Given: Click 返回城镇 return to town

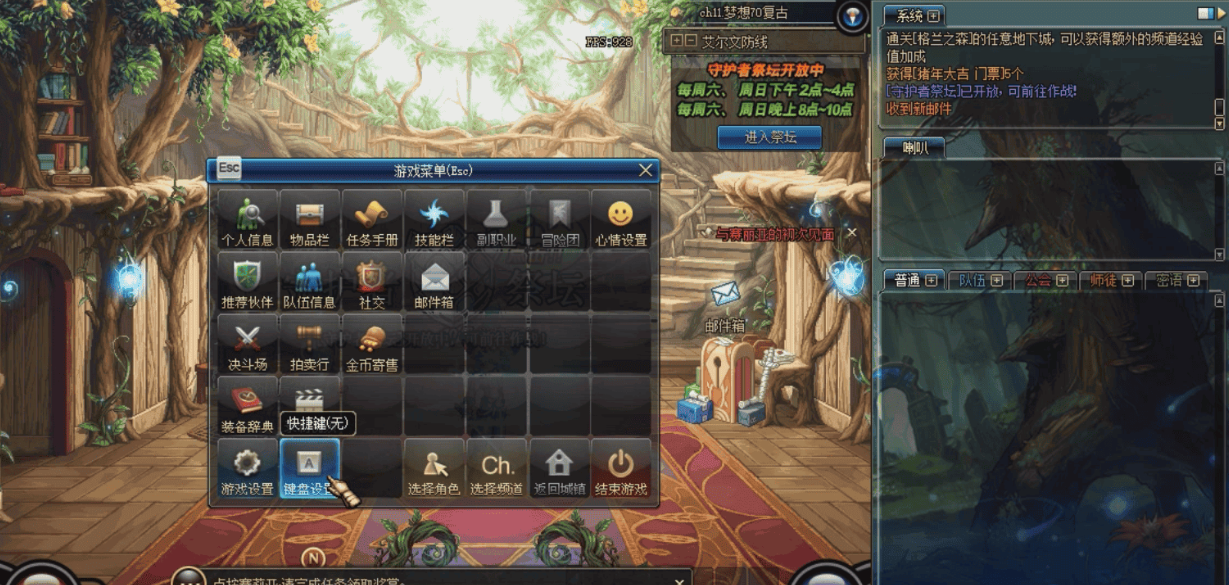Looking at the screenshot, I should 559,469.
